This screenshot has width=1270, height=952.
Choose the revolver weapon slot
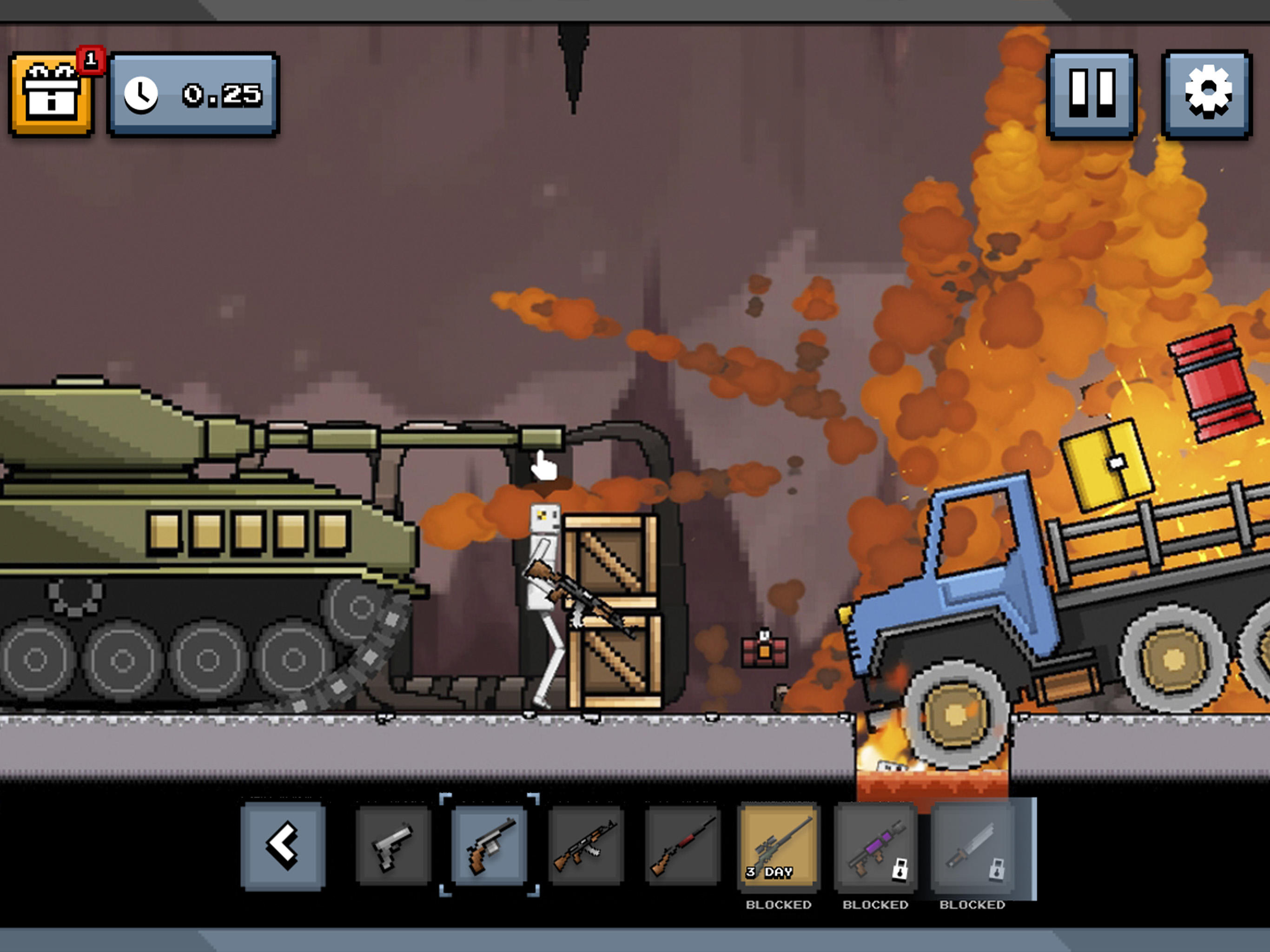pos(489,846)
